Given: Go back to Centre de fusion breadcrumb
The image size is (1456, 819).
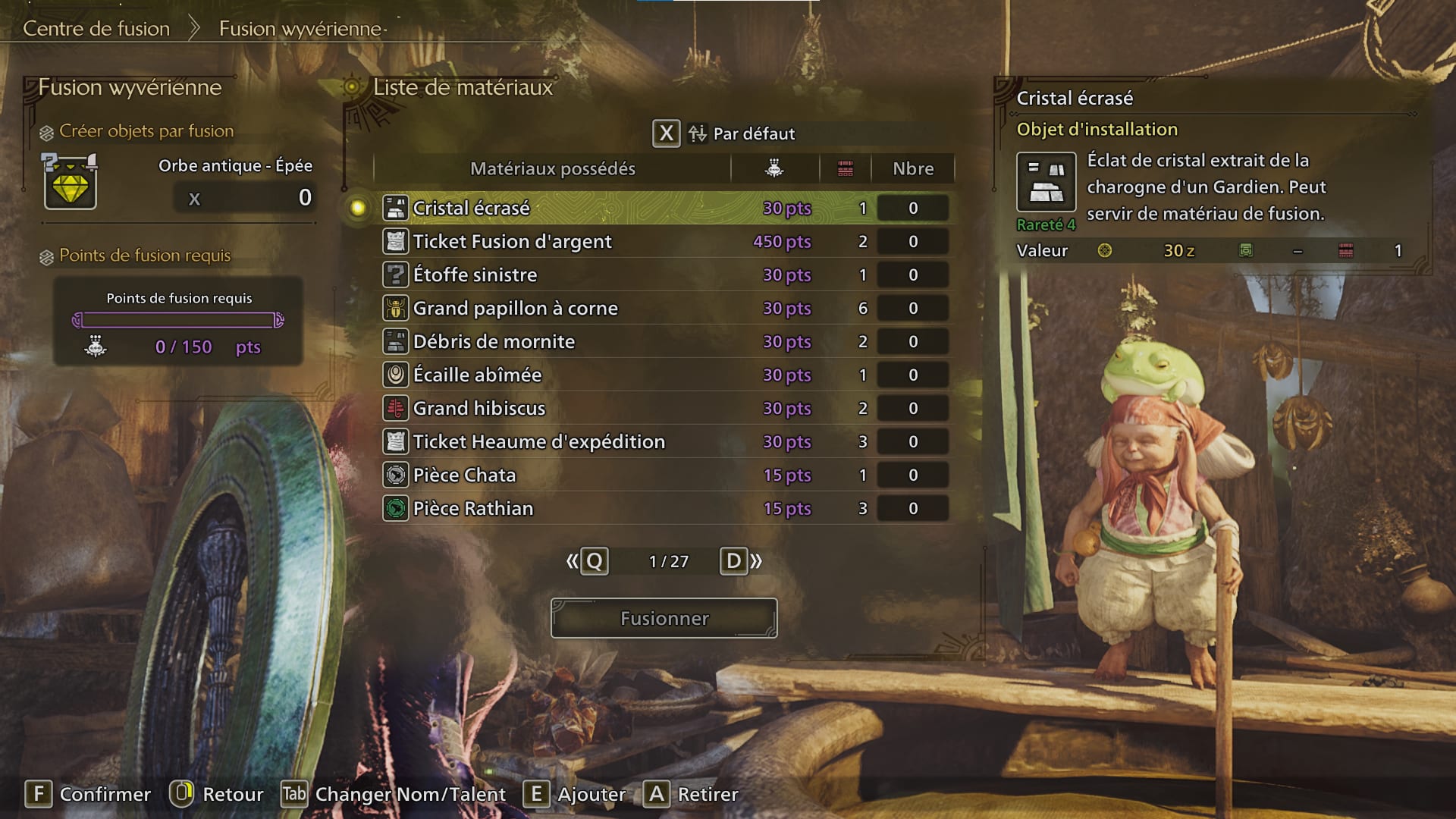Looking at the screenshot, I should (x=96, y=29).
